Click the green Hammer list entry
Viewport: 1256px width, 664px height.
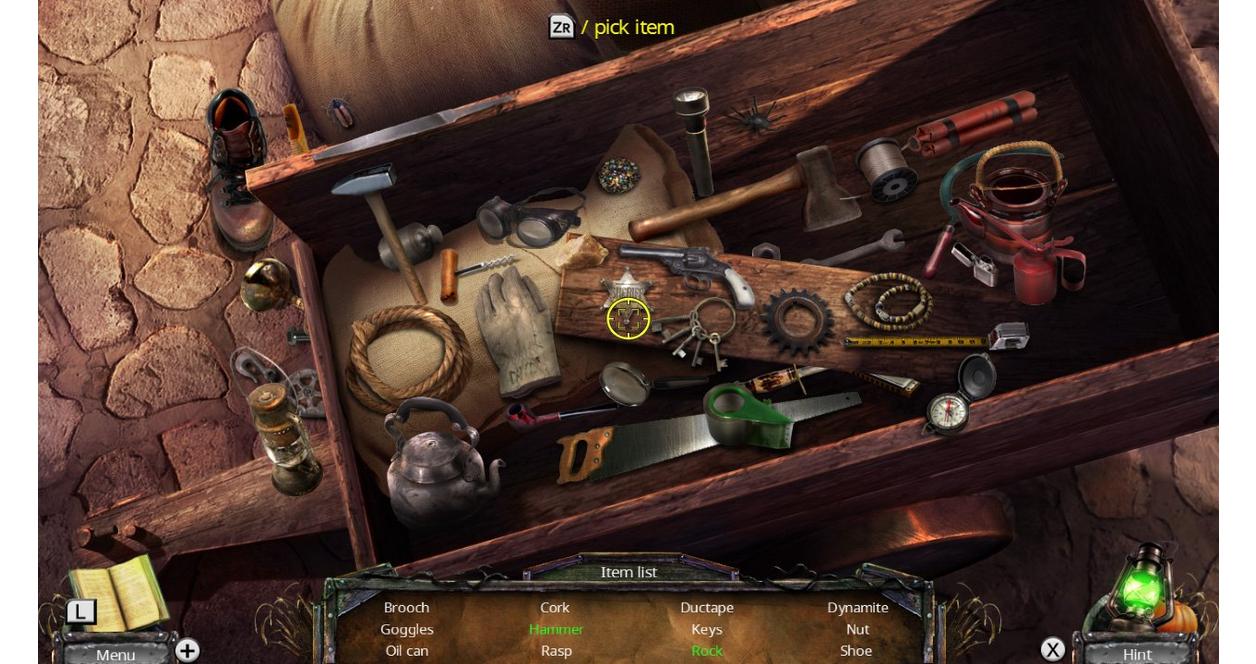[x=556, y=629]
